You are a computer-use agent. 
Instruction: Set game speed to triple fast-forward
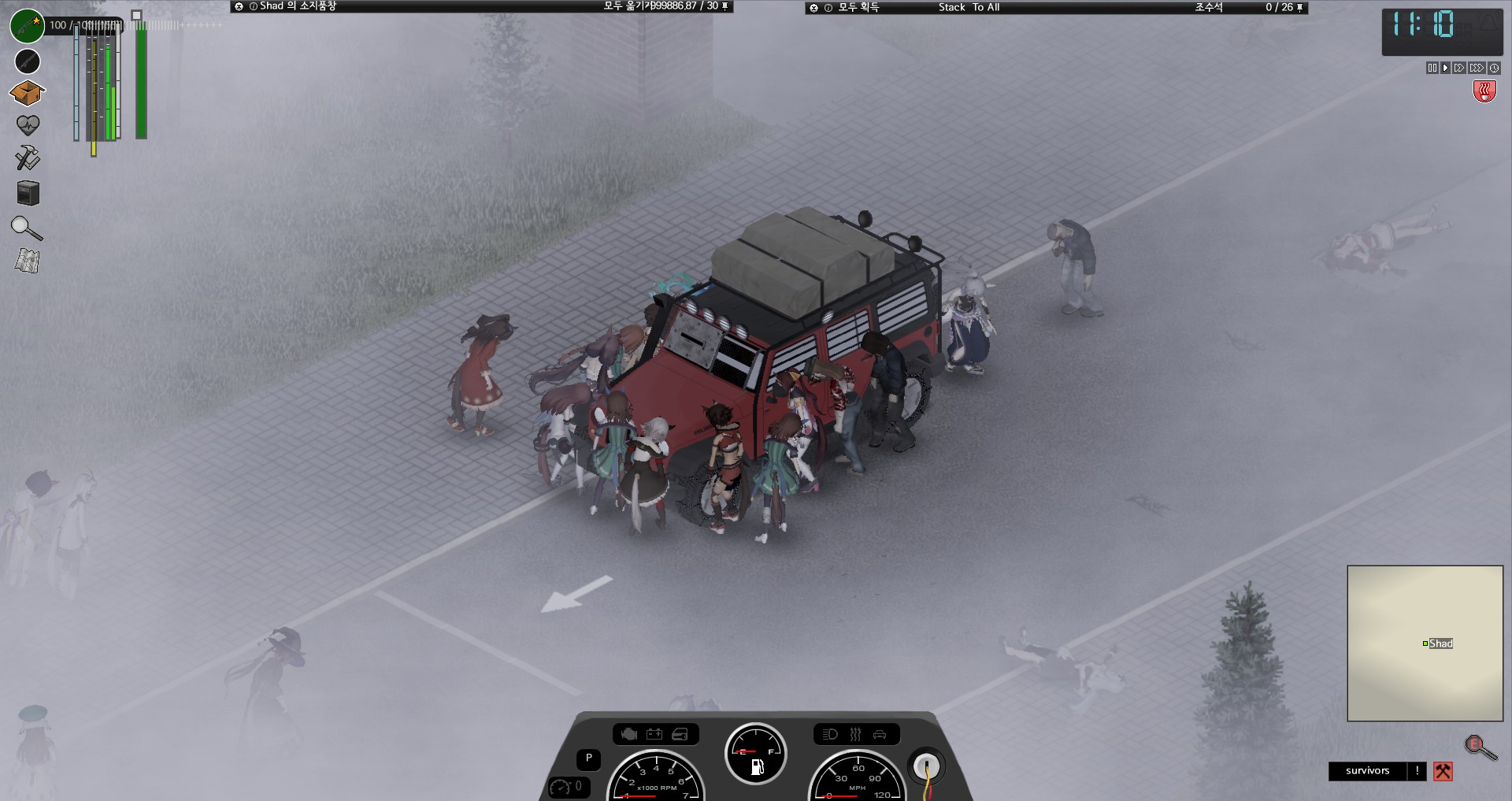[1477, 69]
